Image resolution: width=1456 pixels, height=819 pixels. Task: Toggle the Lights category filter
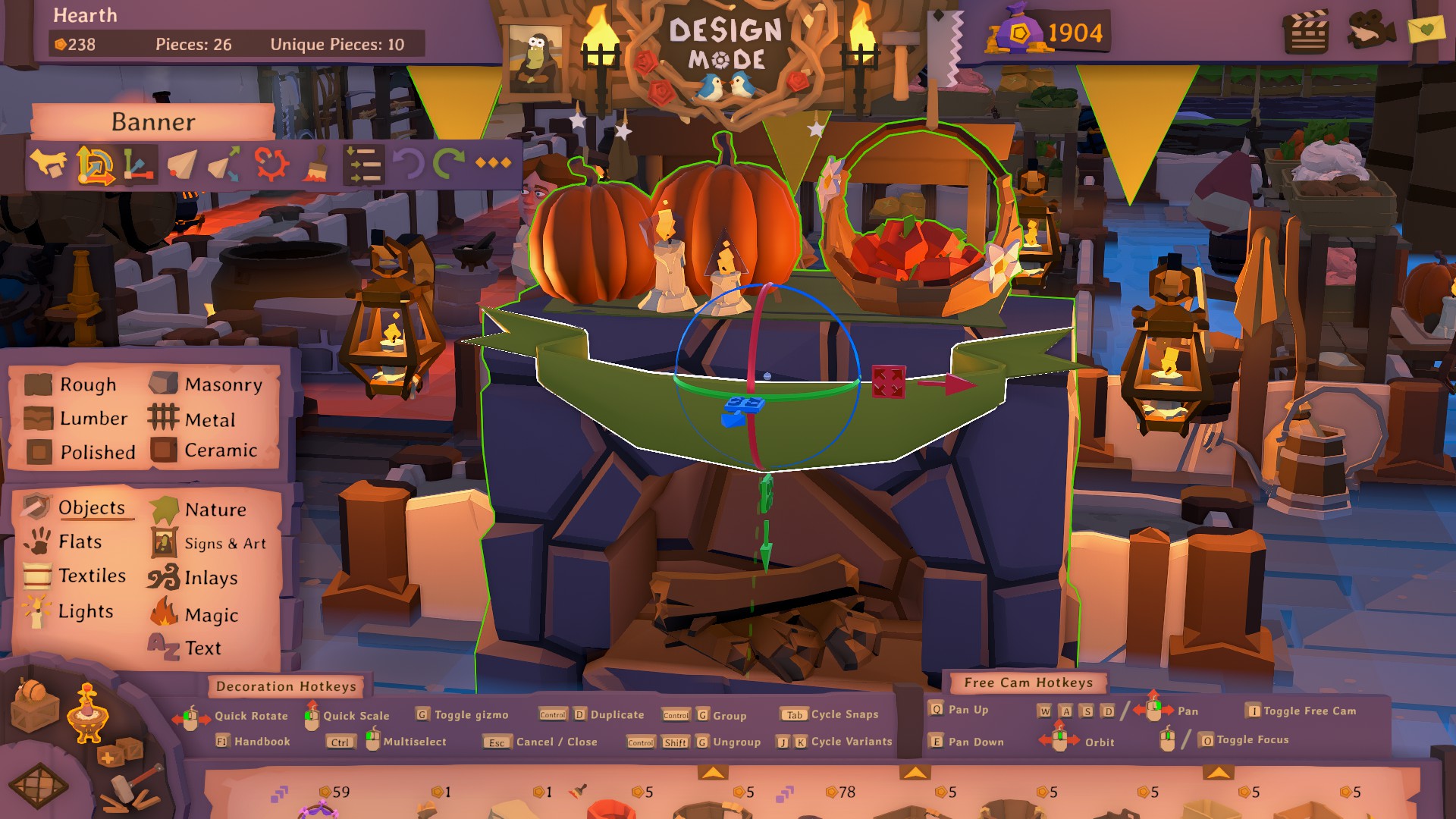point(87,611)
